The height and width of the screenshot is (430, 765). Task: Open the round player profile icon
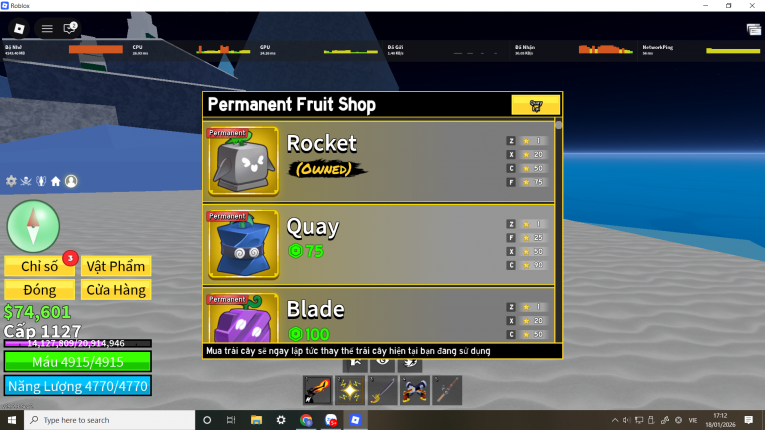click(x=71, y=181)
